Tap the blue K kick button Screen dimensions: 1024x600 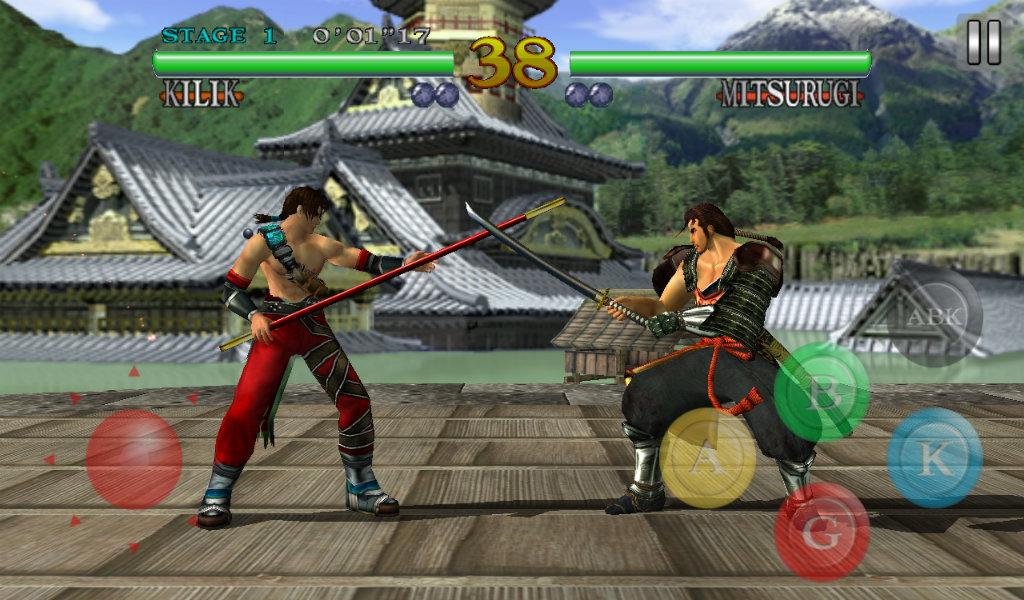pos(934,457)
